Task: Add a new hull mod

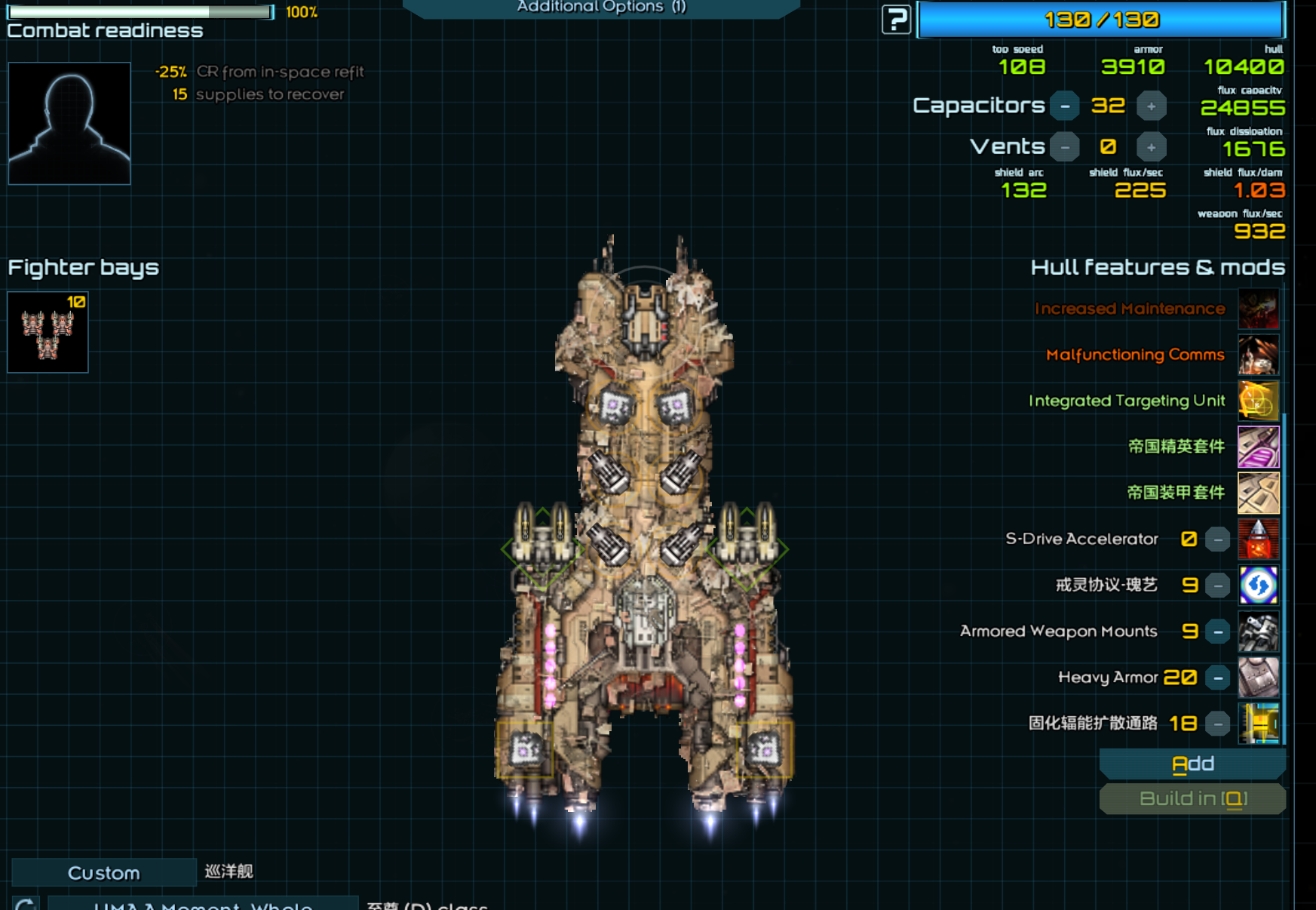Action: click(x=1192, y=764)
